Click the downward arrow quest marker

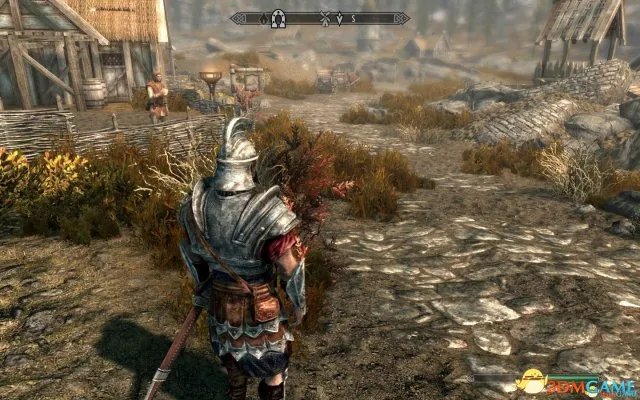340,18
